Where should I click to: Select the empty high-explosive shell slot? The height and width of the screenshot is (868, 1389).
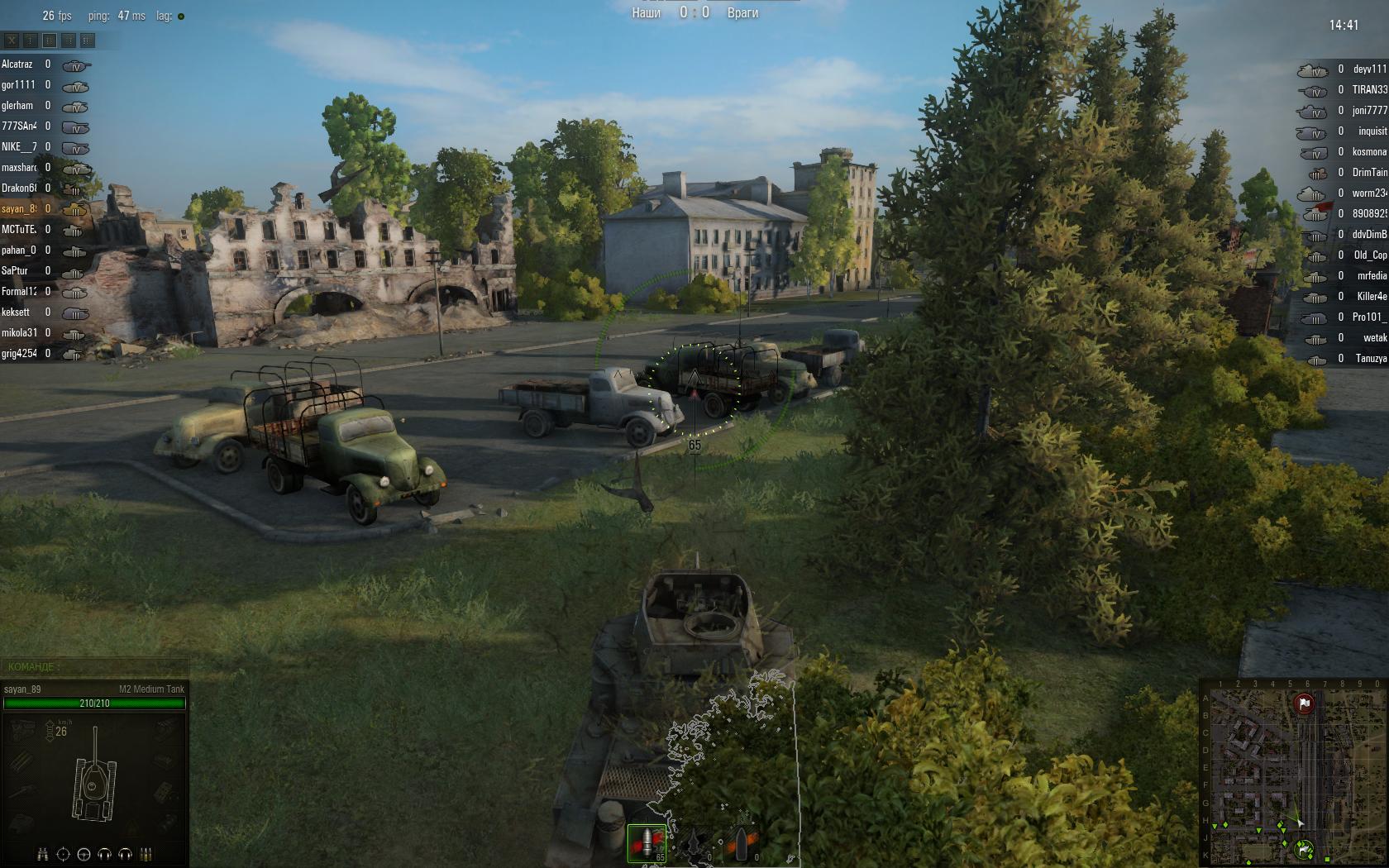pyautogui.click(x=740, y=845)
